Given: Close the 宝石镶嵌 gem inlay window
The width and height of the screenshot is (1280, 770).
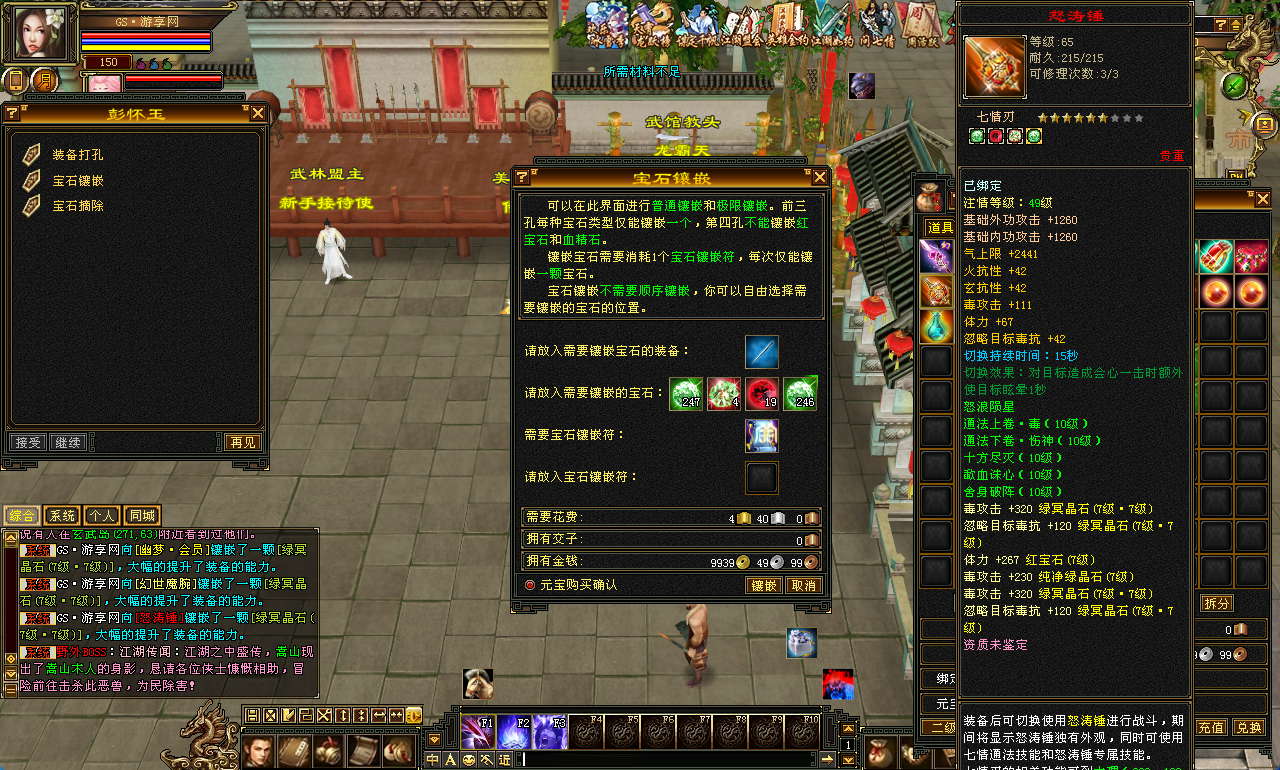Looking at the screenshot, I should pyautogui.click(x=820, y=177).
